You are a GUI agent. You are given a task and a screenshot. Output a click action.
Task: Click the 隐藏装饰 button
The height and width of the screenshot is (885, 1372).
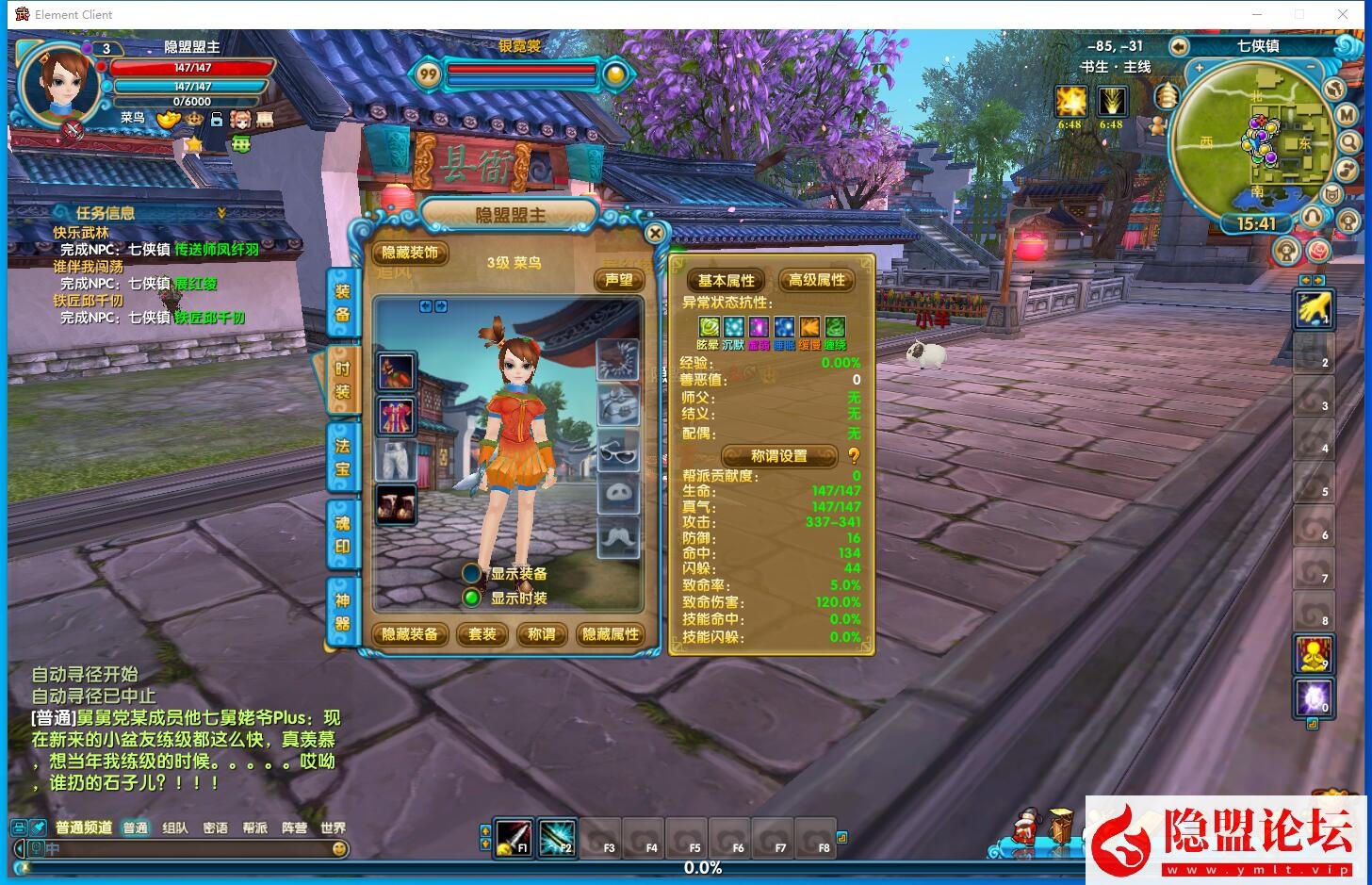[410, 253]
